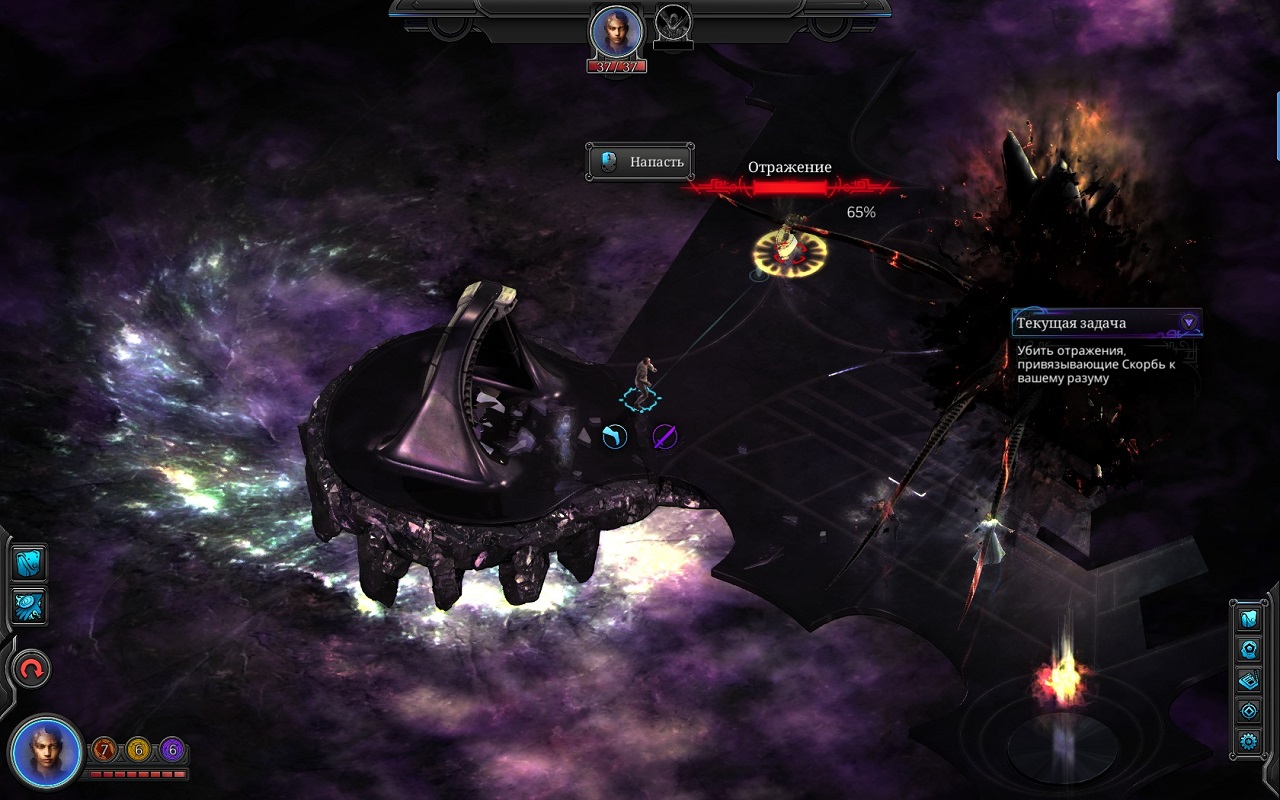1280x800 pixels.
Task: Activate the swirling hand ability icon
Action: [x=28, y=605]
